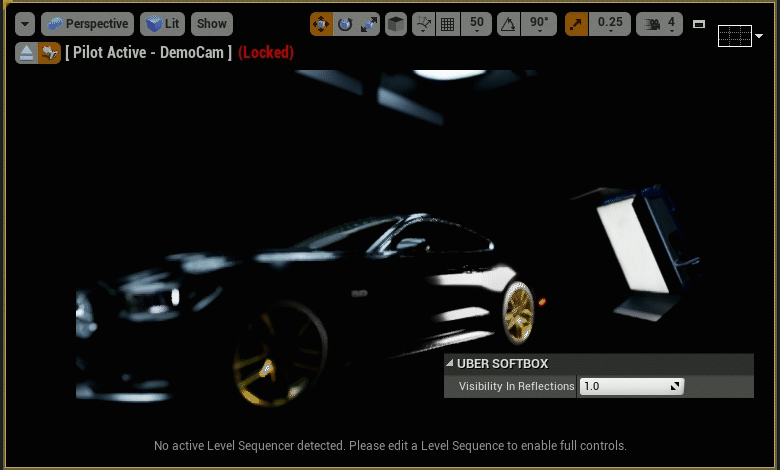Toggle the world/local coordinate cube

click(396, 24)
